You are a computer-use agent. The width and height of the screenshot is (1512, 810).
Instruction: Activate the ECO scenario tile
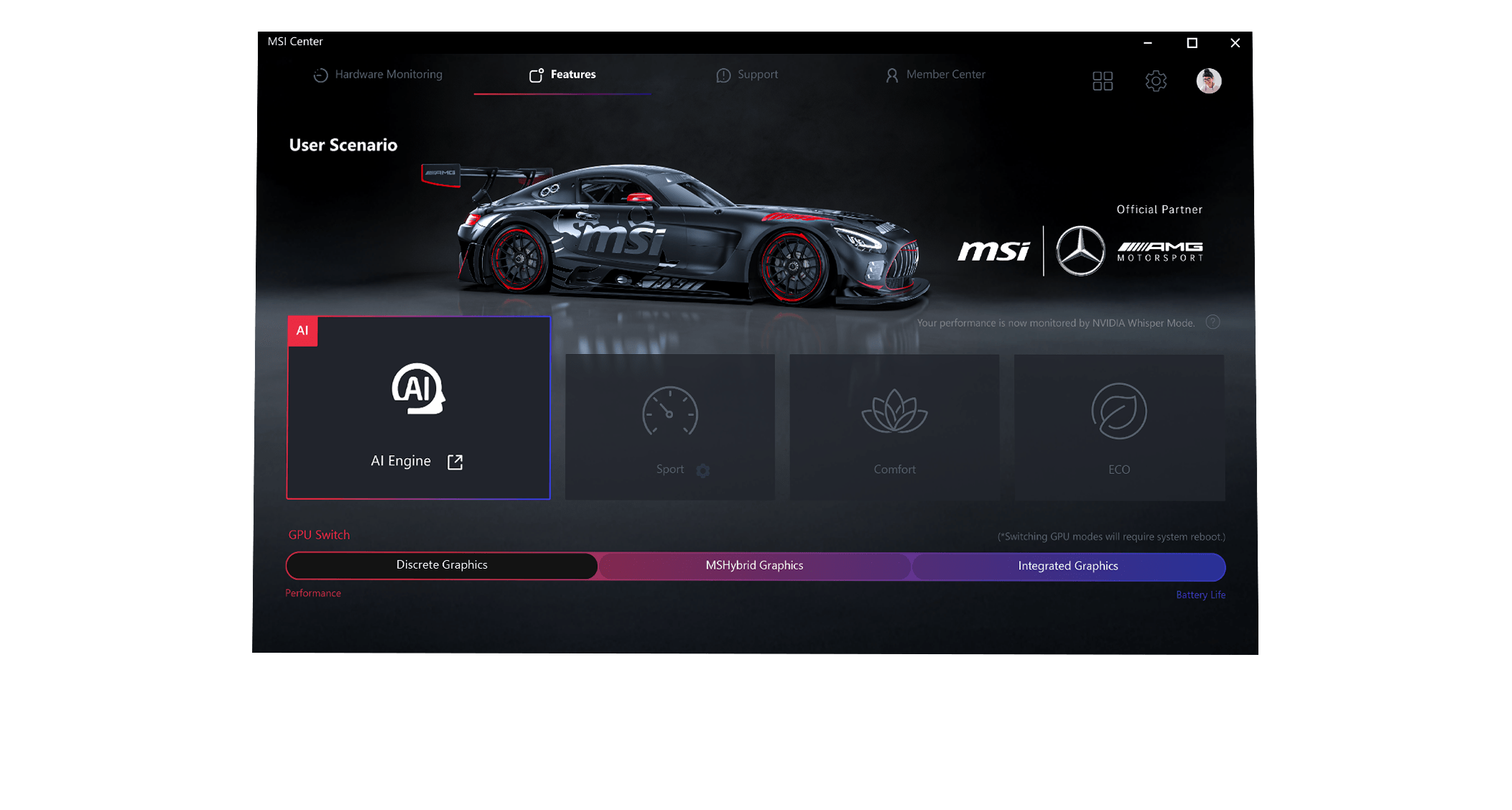(x=1119, y=427)
